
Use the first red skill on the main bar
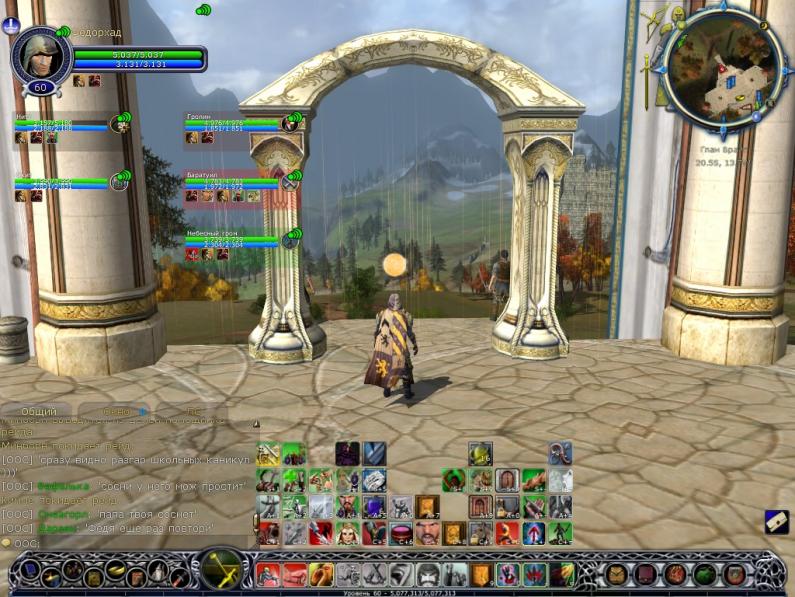click(x=269, y=575)
